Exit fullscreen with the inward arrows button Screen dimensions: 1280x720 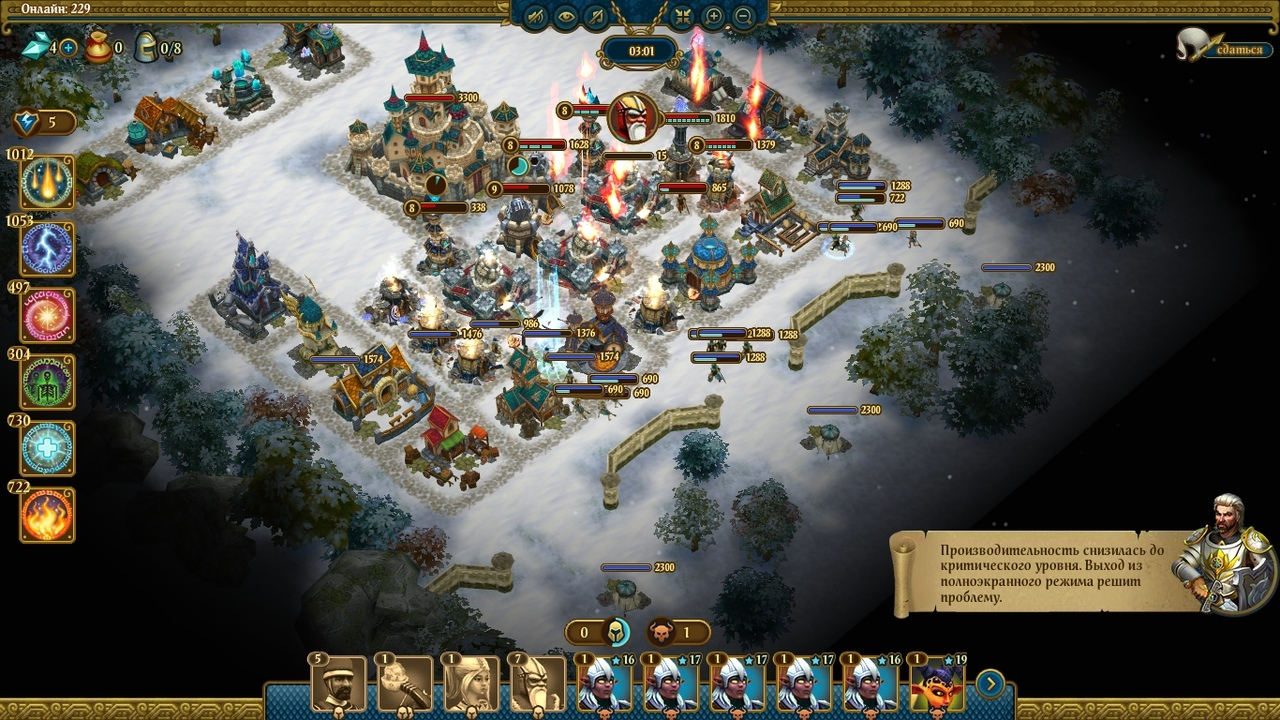pyautogui.click(x=684, y=16)
